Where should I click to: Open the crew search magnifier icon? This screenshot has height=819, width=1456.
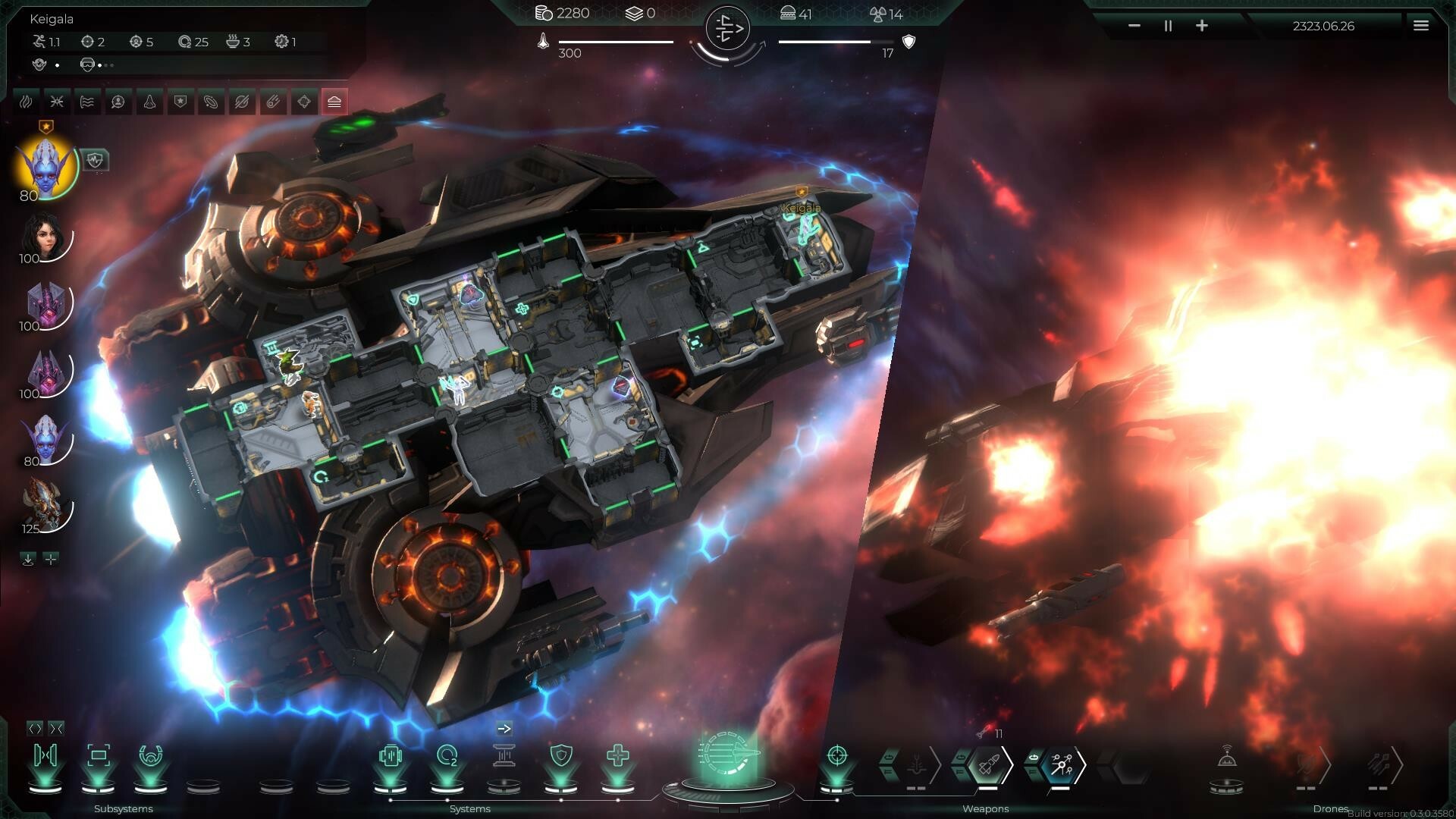(x=117, y=102)
